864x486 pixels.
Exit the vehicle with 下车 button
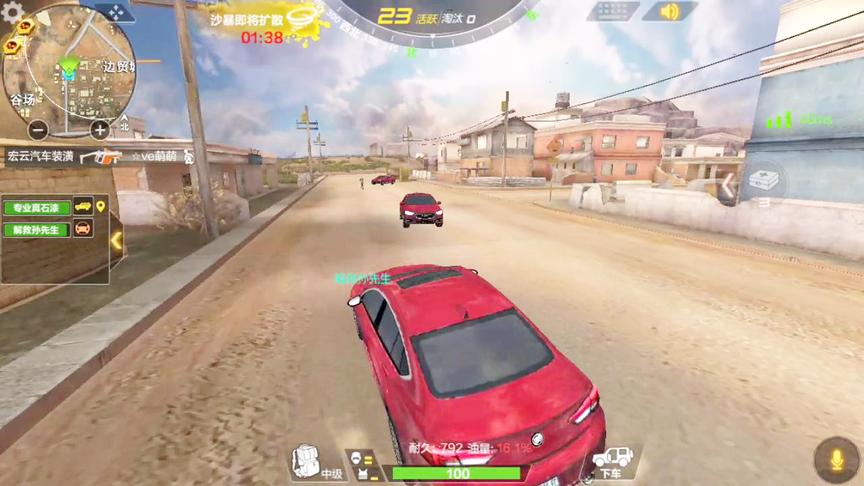[613, 462]
